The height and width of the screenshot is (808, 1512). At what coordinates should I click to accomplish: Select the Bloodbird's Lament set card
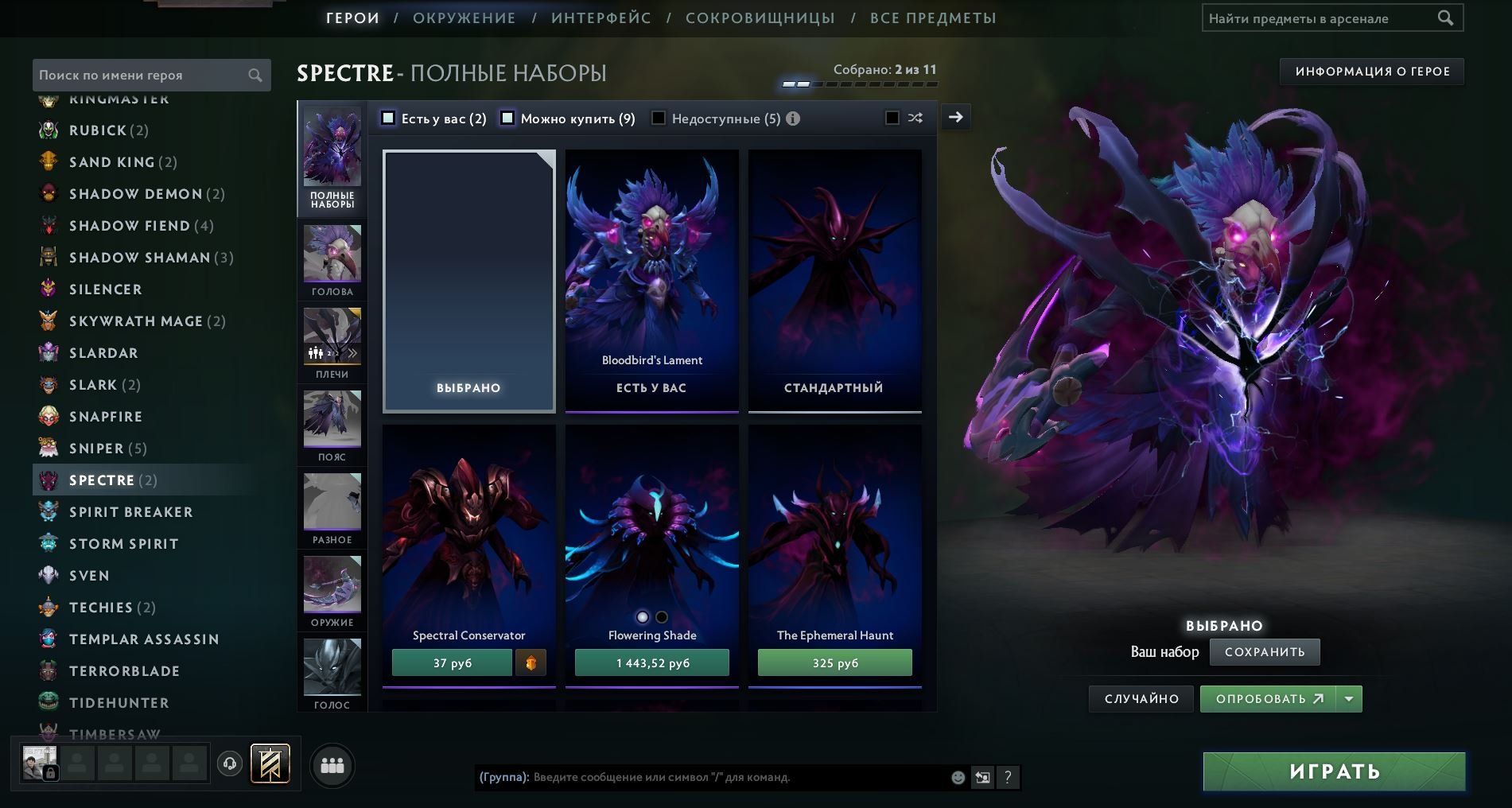pyautogui.click(x=651, y=281)
